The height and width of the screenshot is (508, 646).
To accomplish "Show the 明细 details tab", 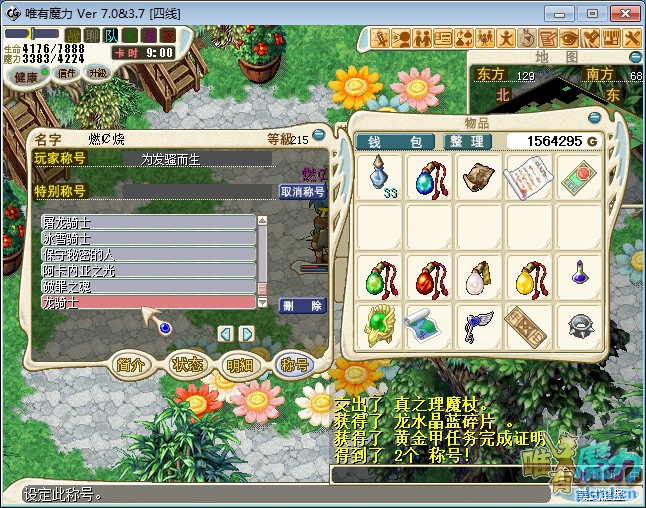I will tap(240, 365).
